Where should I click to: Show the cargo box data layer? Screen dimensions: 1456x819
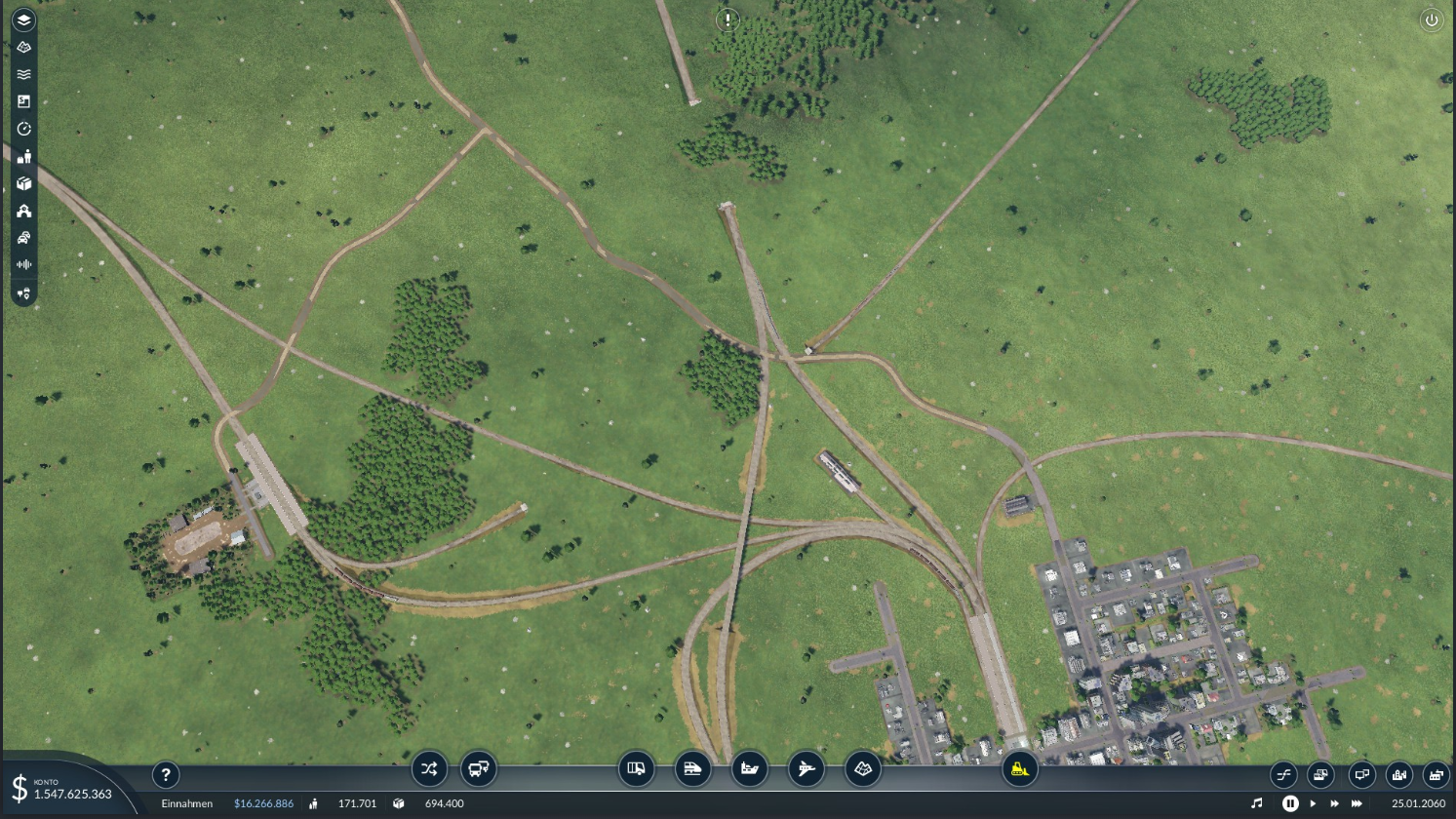24,183
